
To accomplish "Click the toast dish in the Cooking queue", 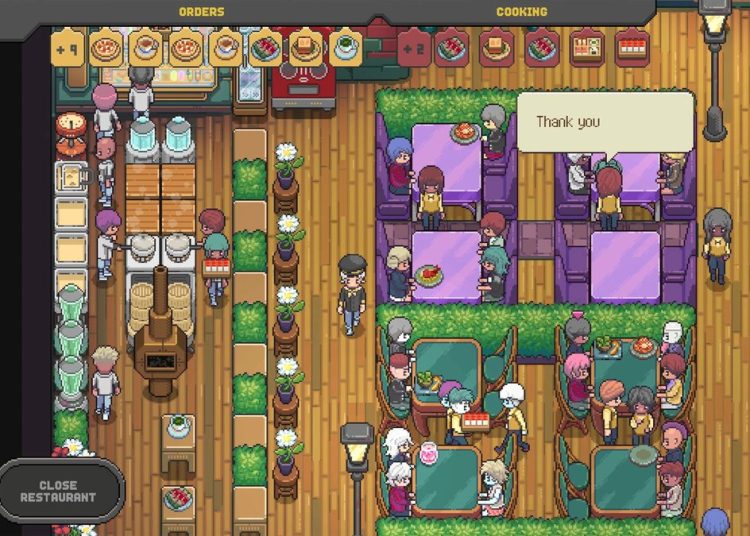I will coord(496,48).
